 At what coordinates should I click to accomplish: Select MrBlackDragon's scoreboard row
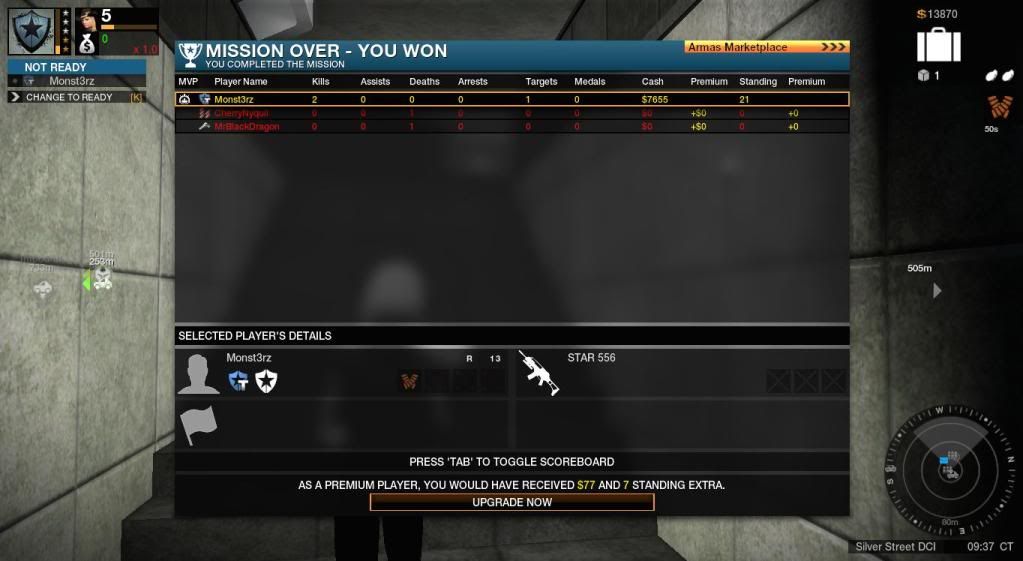point(512,127)
